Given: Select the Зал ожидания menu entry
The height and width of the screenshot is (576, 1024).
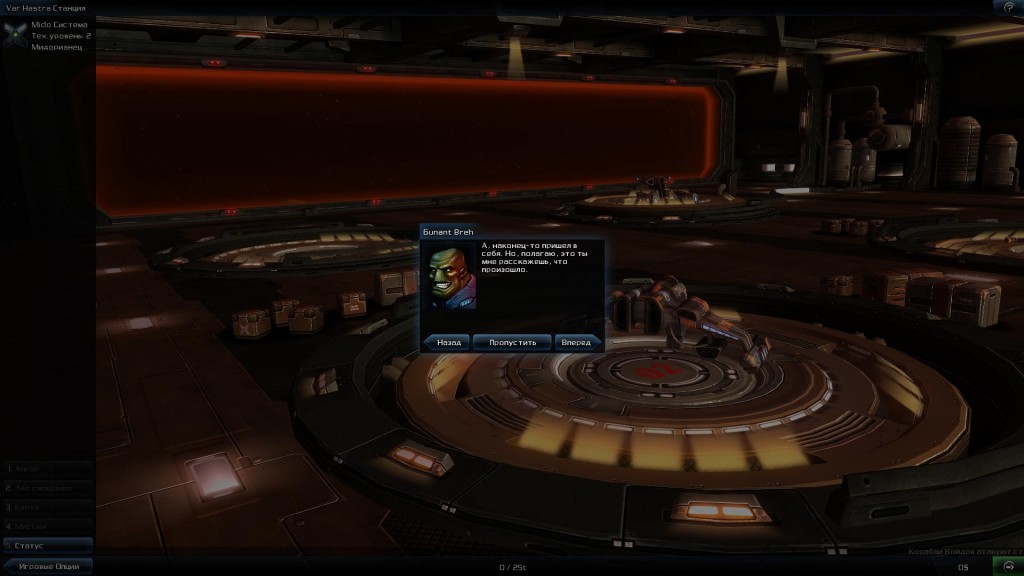Looking at the screenshot, I should tap(47, 488).
